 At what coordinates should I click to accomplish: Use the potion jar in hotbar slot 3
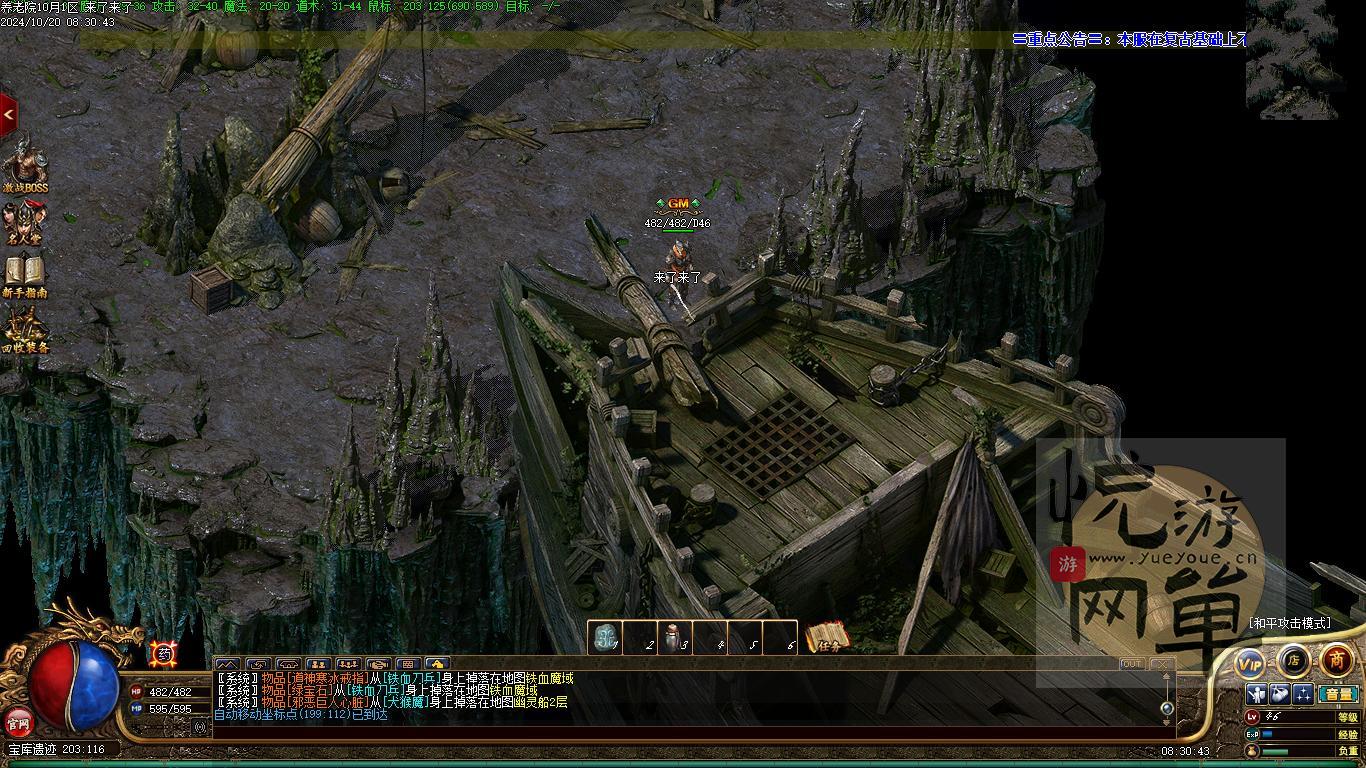(674, 638)
